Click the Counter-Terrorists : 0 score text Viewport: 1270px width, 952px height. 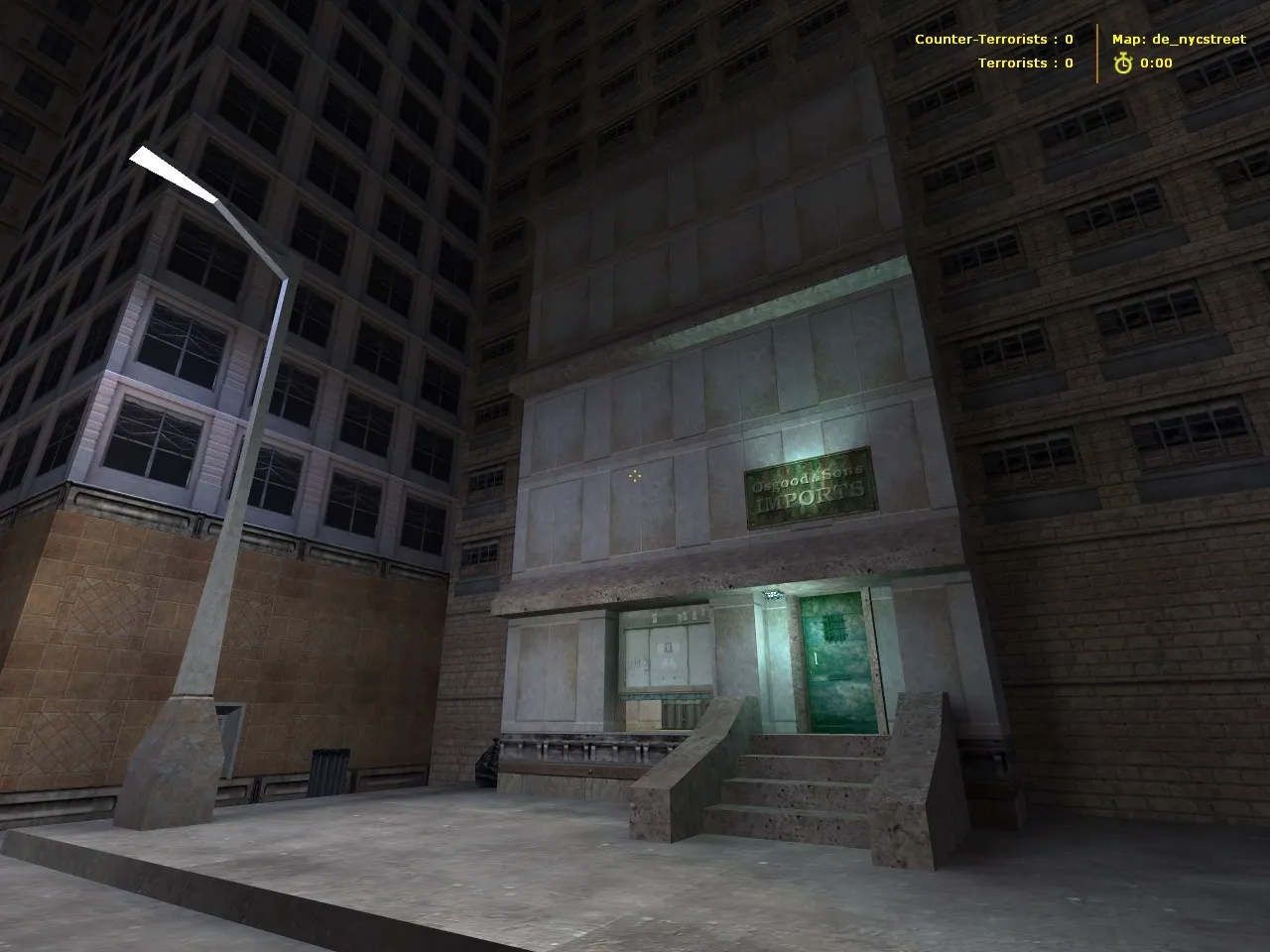tap(991, 40)
